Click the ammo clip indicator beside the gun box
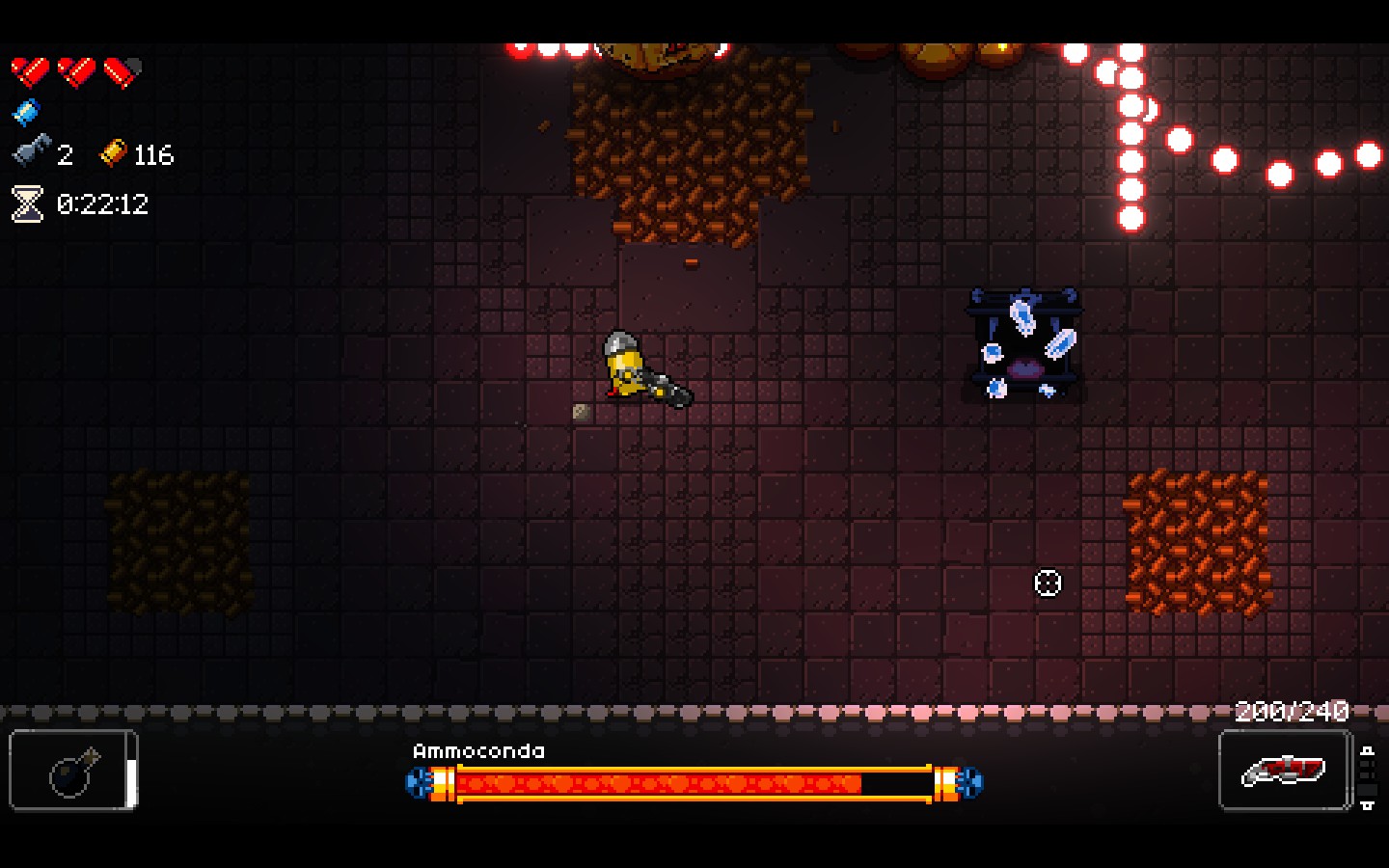The height and width of the screenshot is (868, 1389). click(1370, 776)
